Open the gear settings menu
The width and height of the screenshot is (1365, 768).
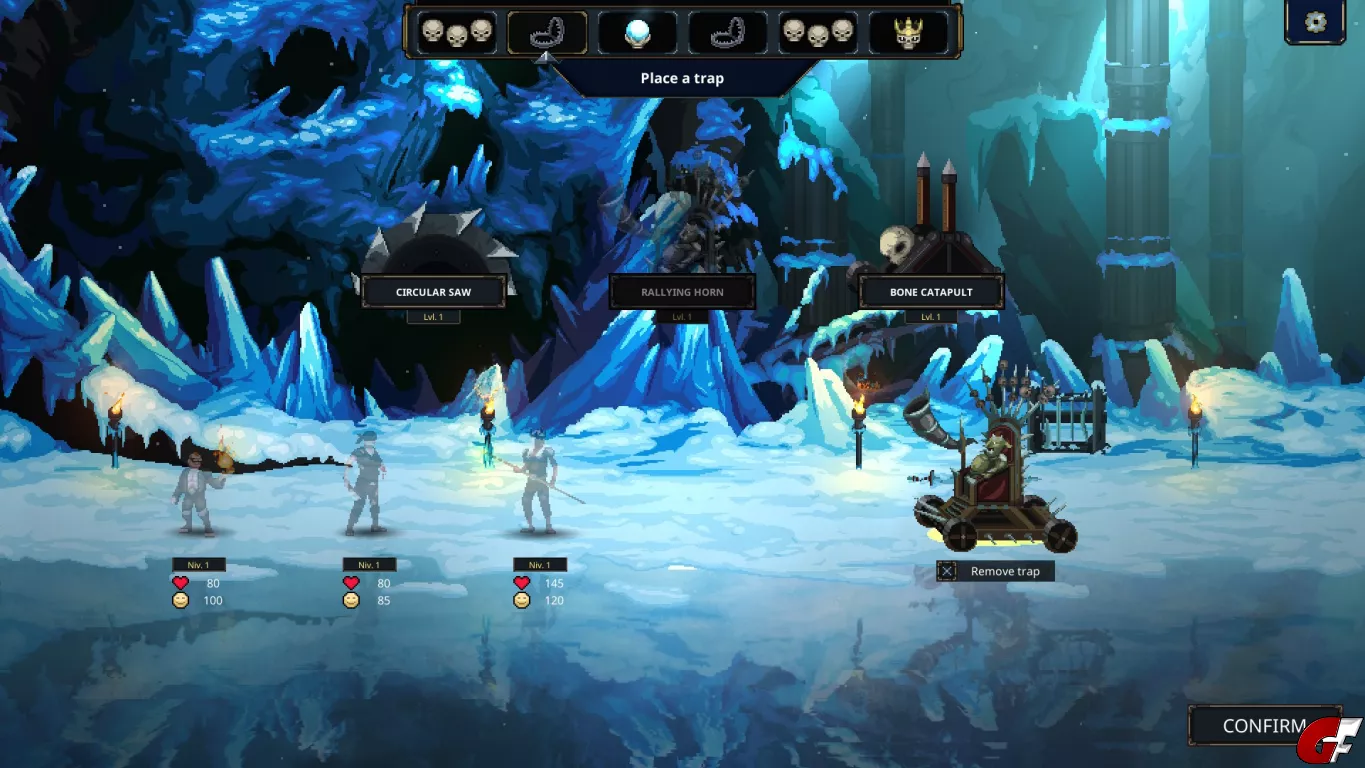tap(1315, 22)
